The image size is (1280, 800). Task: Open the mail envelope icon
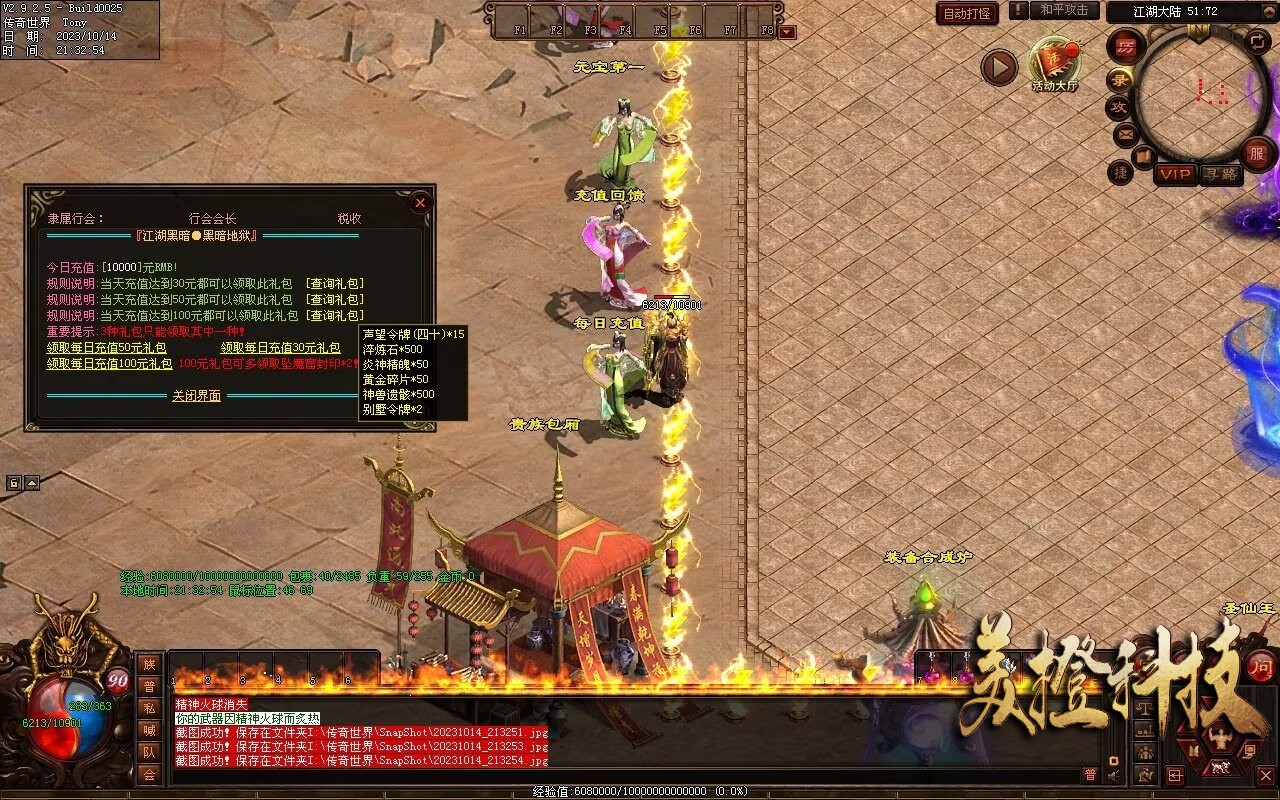tap(1125, 133)
